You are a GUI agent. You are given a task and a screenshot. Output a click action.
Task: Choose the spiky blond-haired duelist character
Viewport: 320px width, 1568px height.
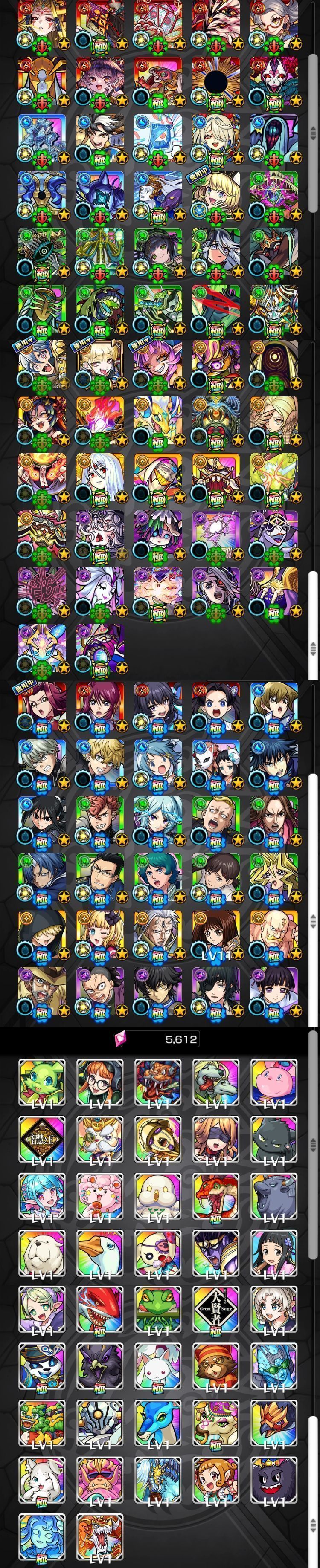point(273,877)
